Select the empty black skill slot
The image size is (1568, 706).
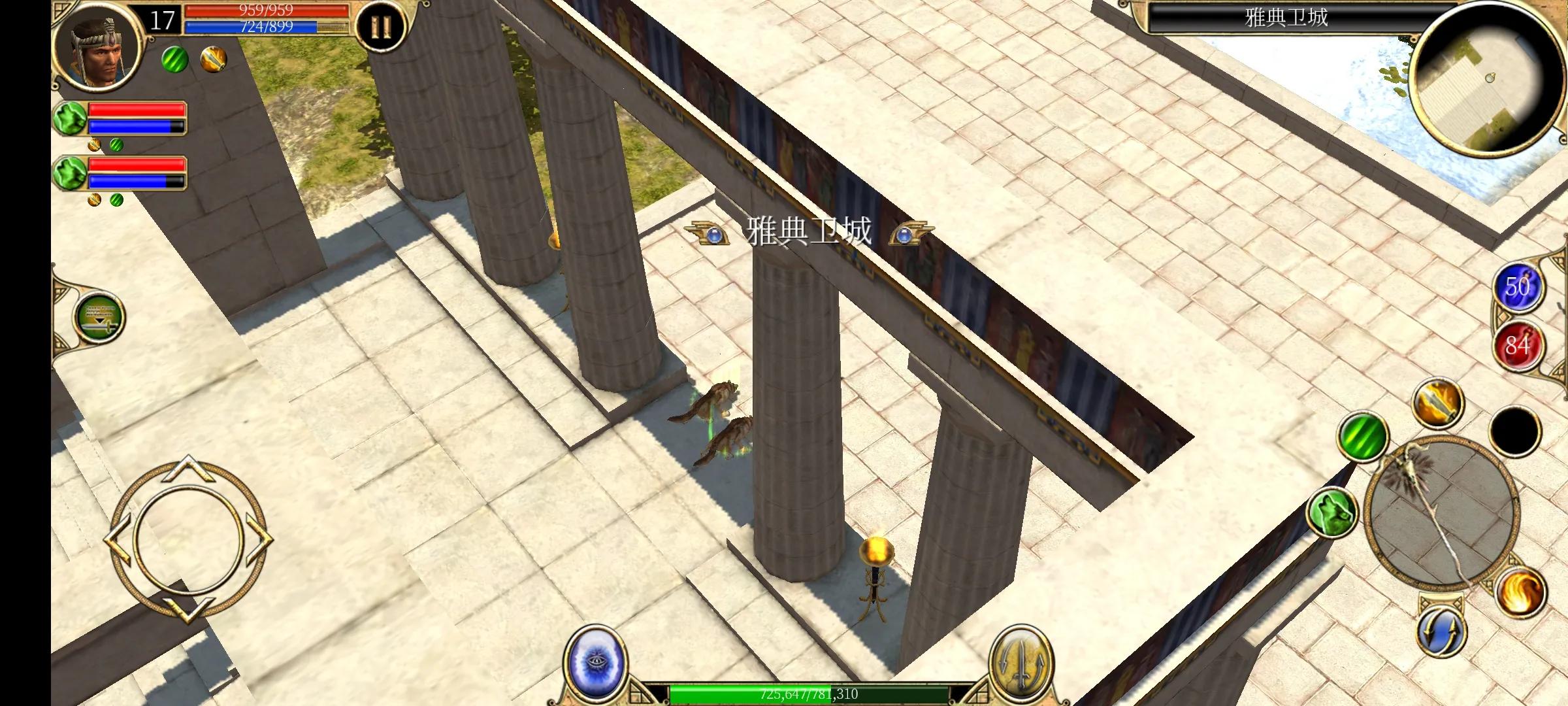point(1515,430)
